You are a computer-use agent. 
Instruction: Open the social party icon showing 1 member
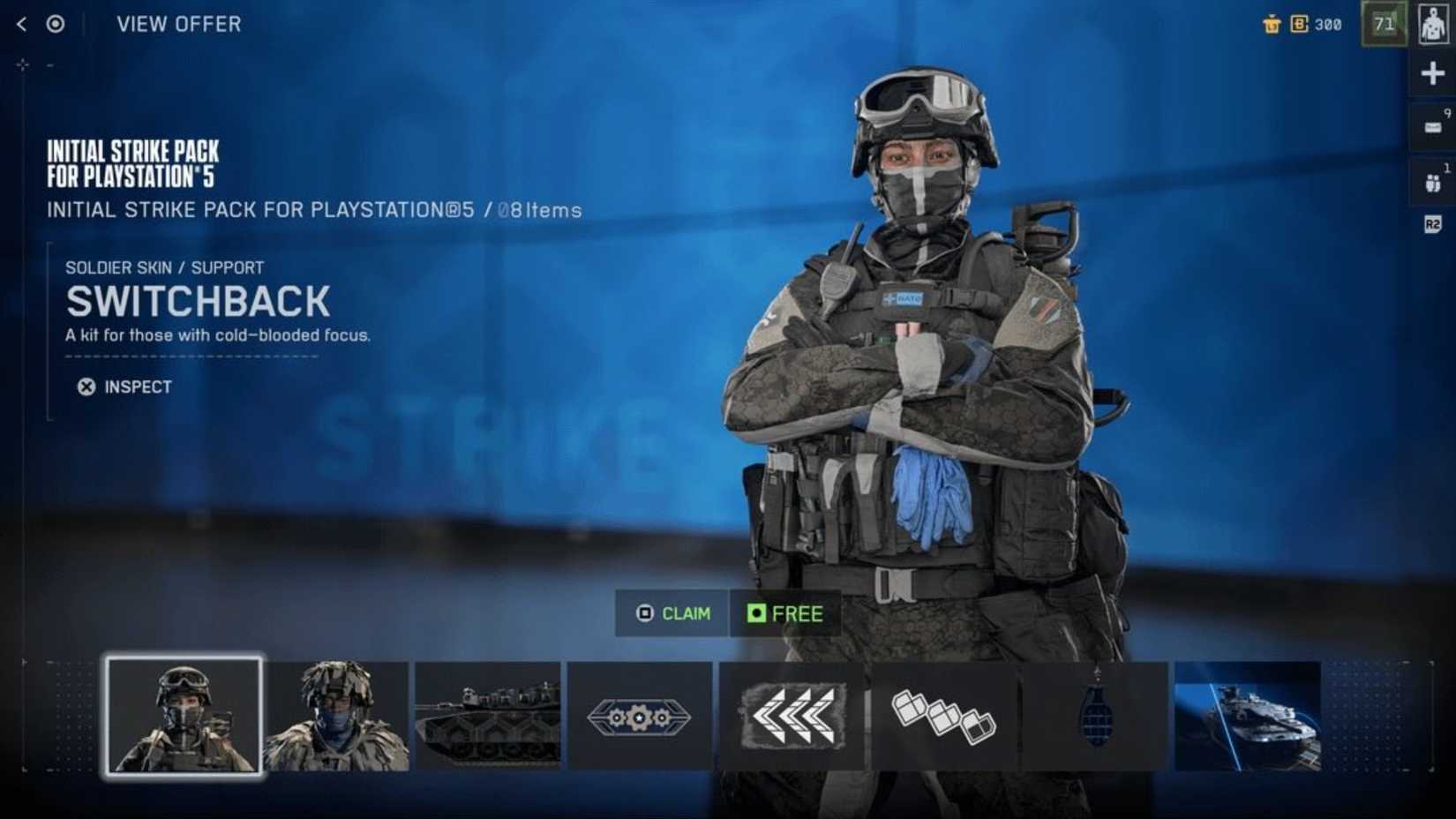click(1433, 175)
